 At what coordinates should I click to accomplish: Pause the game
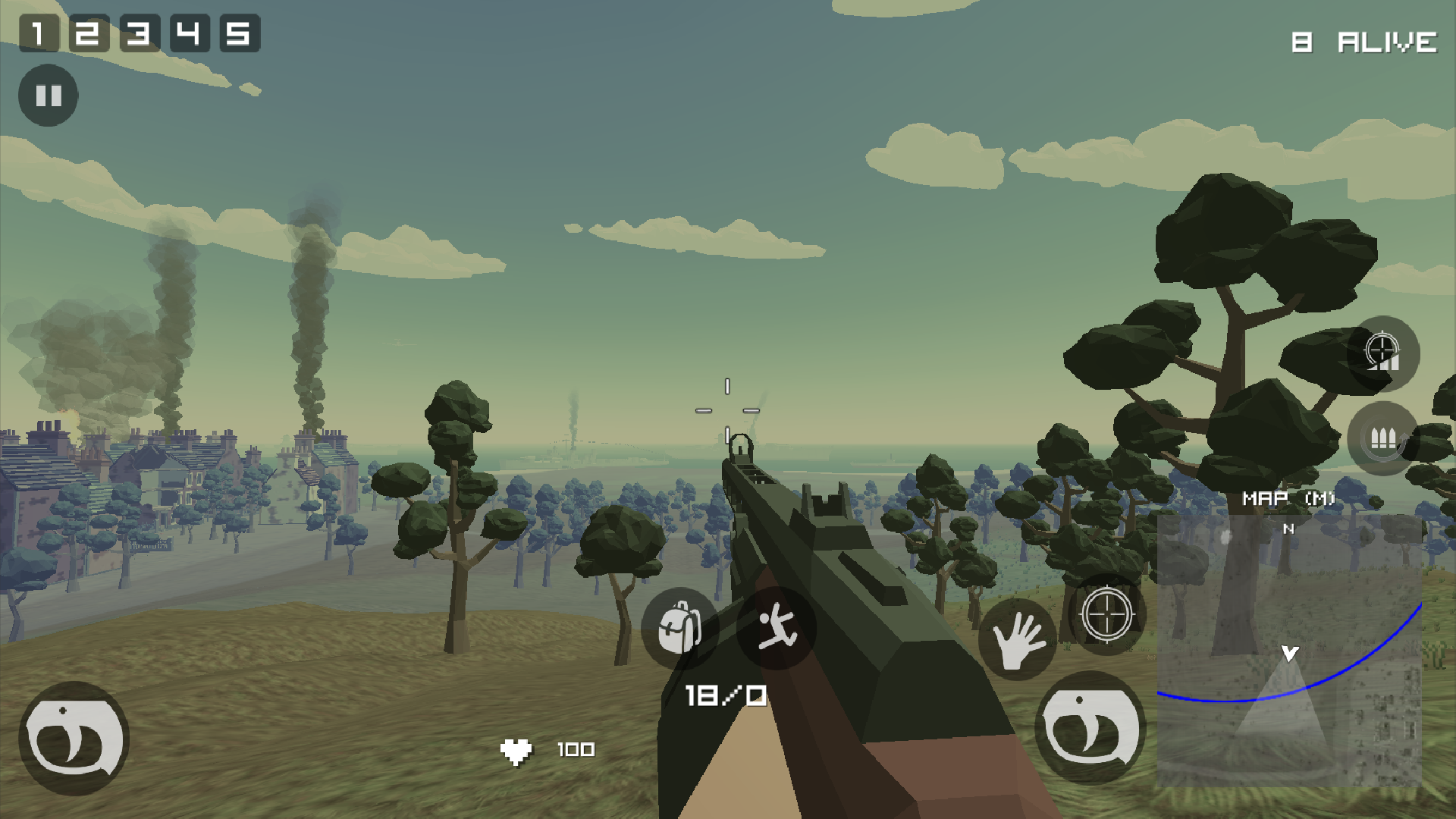click(48, 96)
